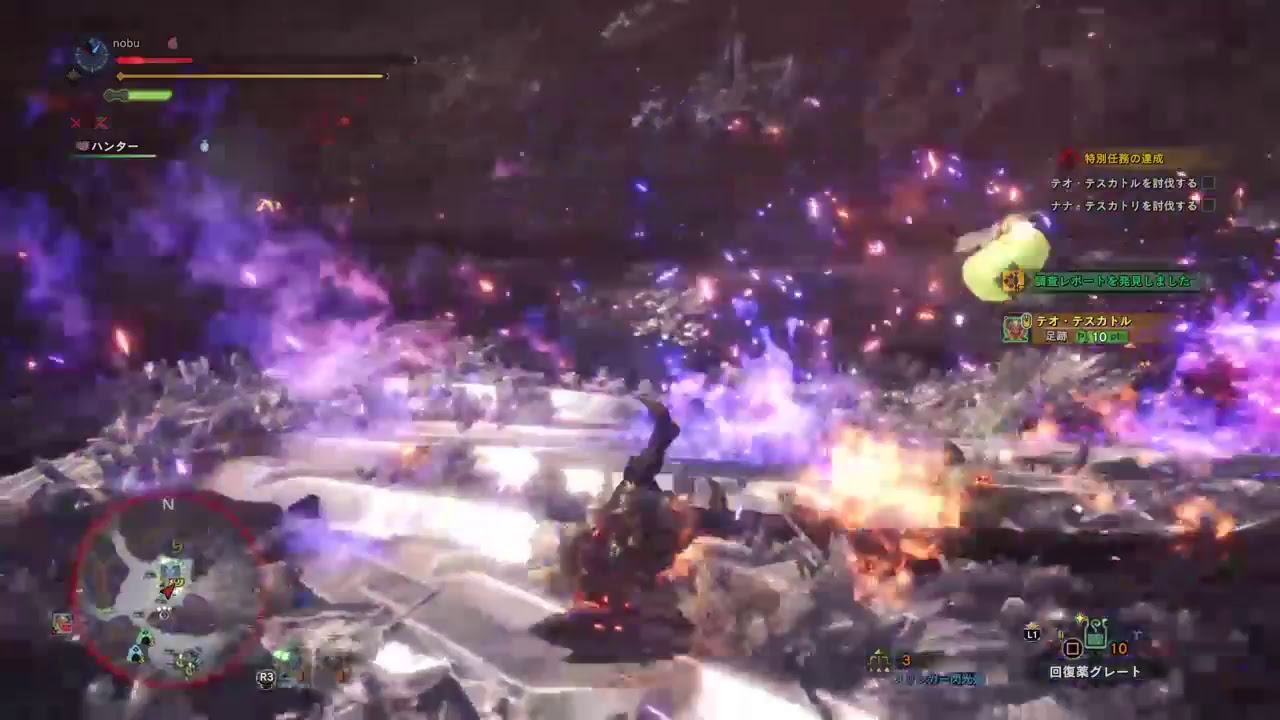1280x720 pixels.
Task: Click the nobu player name label
Action: pos(128,43)
